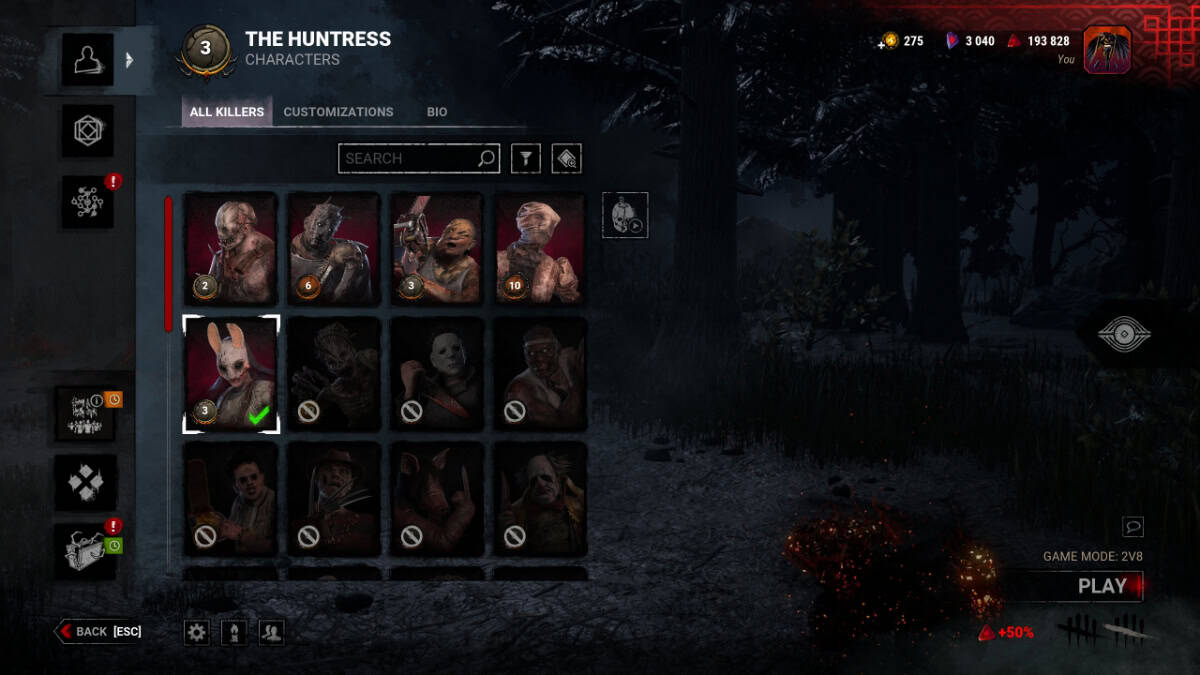1200x675 pixels.
Task: Select the All Killers tab
Action: click(227, 112)
